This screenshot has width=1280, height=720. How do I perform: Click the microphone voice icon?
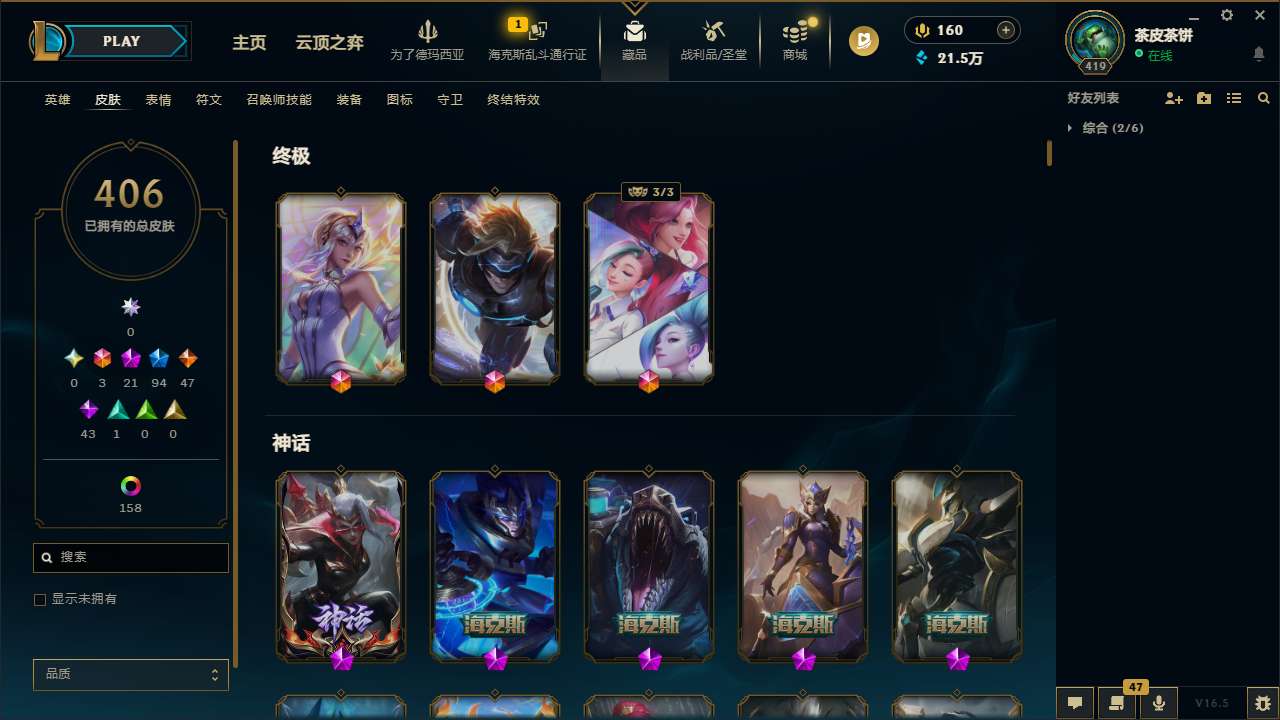point(1158,703)
